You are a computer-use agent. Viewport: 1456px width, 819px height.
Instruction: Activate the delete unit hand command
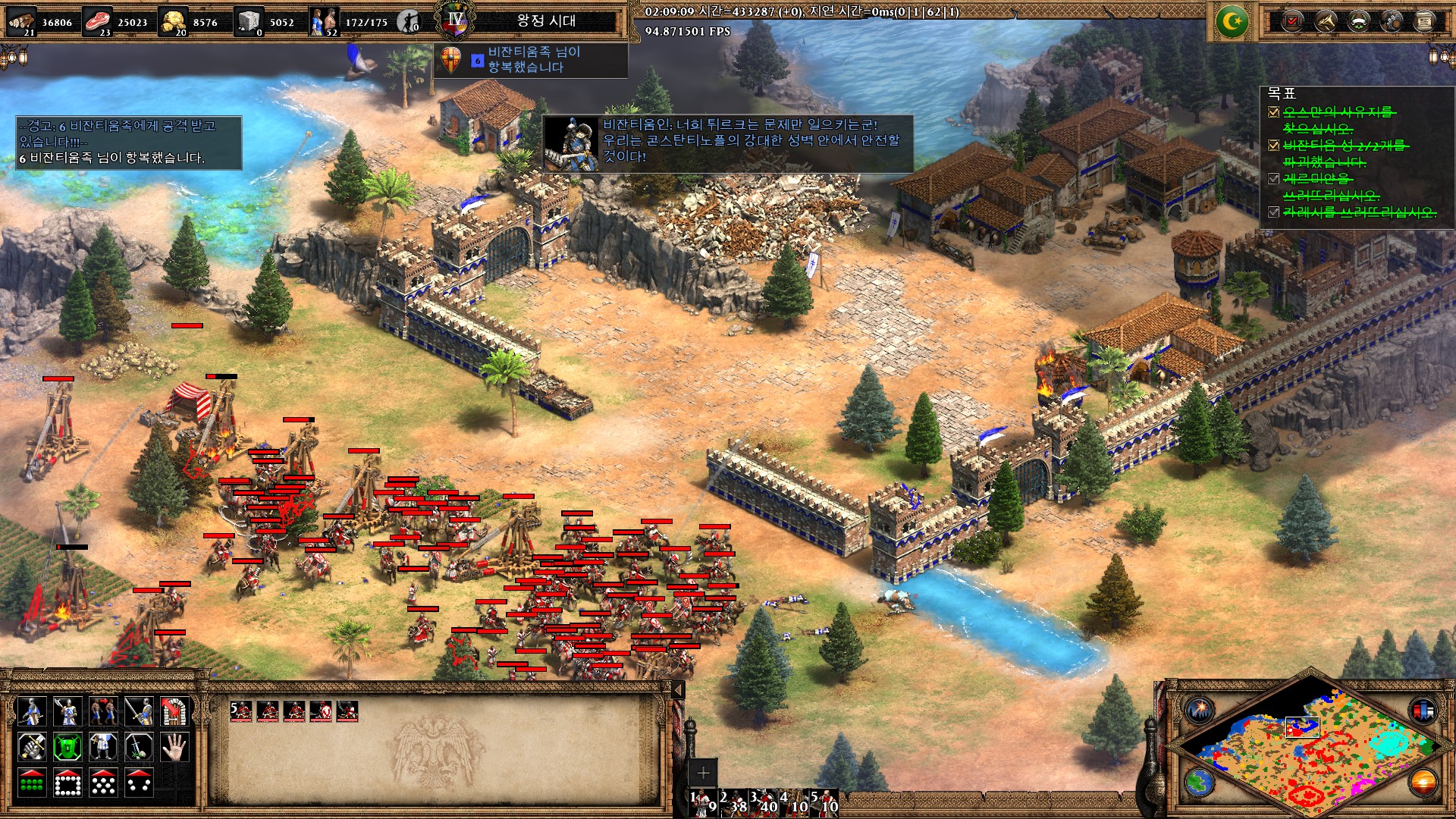(x=175, y=747)
